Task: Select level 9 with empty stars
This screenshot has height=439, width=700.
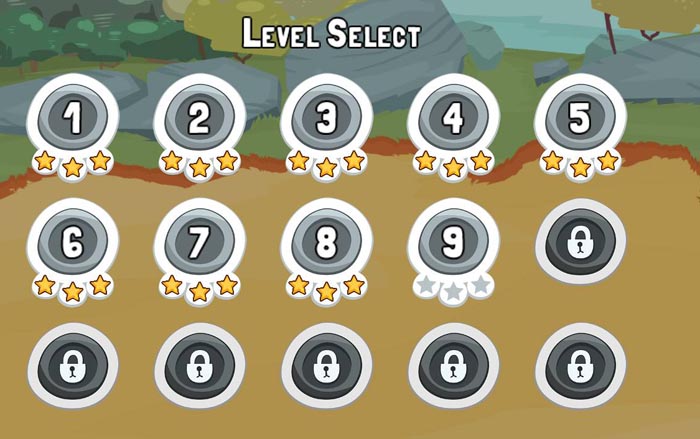Action: (x=453, y=244)
